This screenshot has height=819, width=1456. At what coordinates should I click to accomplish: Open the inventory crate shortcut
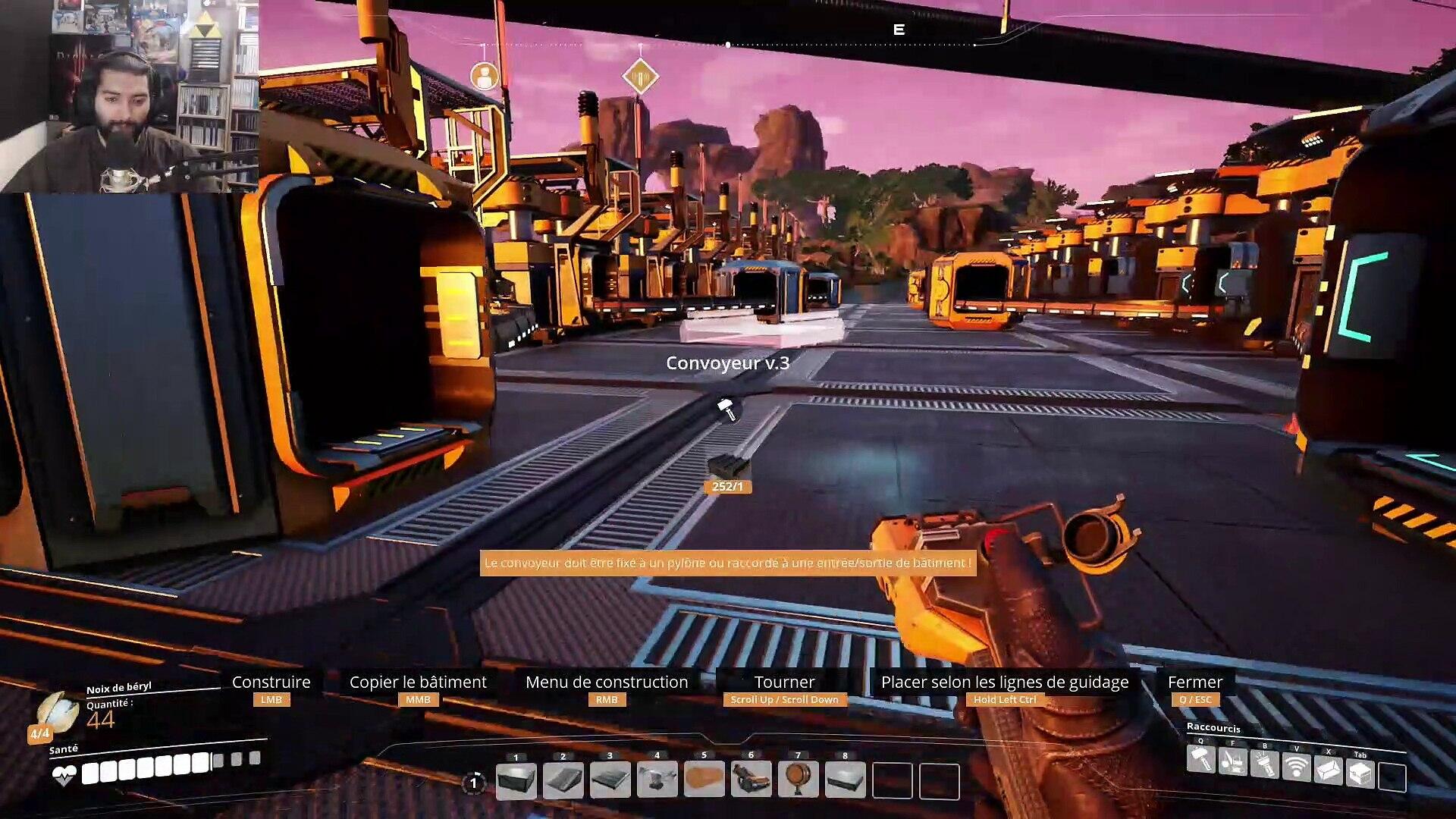click(x=1360, y=773)
